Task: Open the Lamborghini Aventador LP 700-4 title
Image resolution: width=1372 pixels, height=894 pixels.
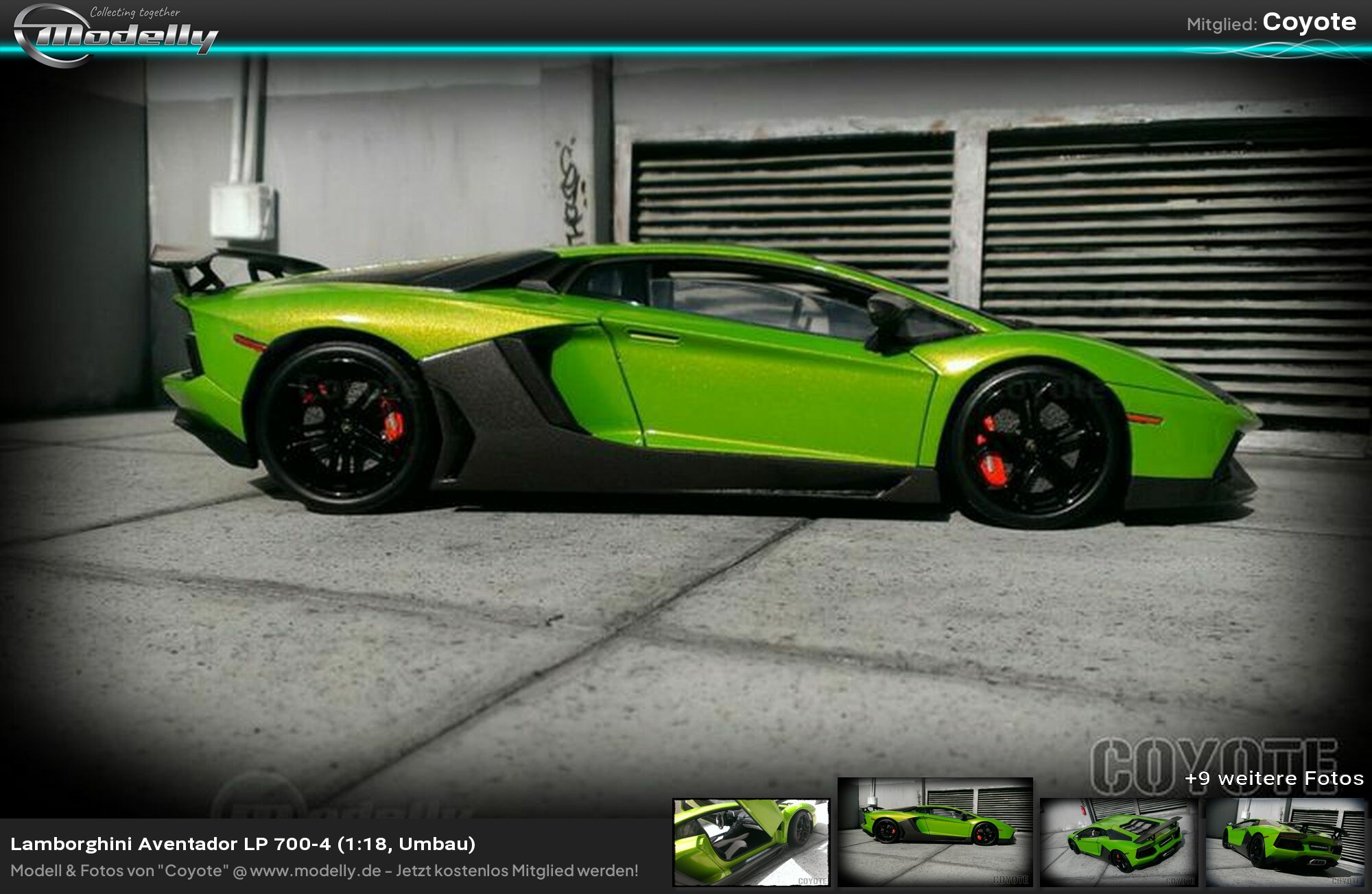Action: pyautogui.click(x=243, y=844)
